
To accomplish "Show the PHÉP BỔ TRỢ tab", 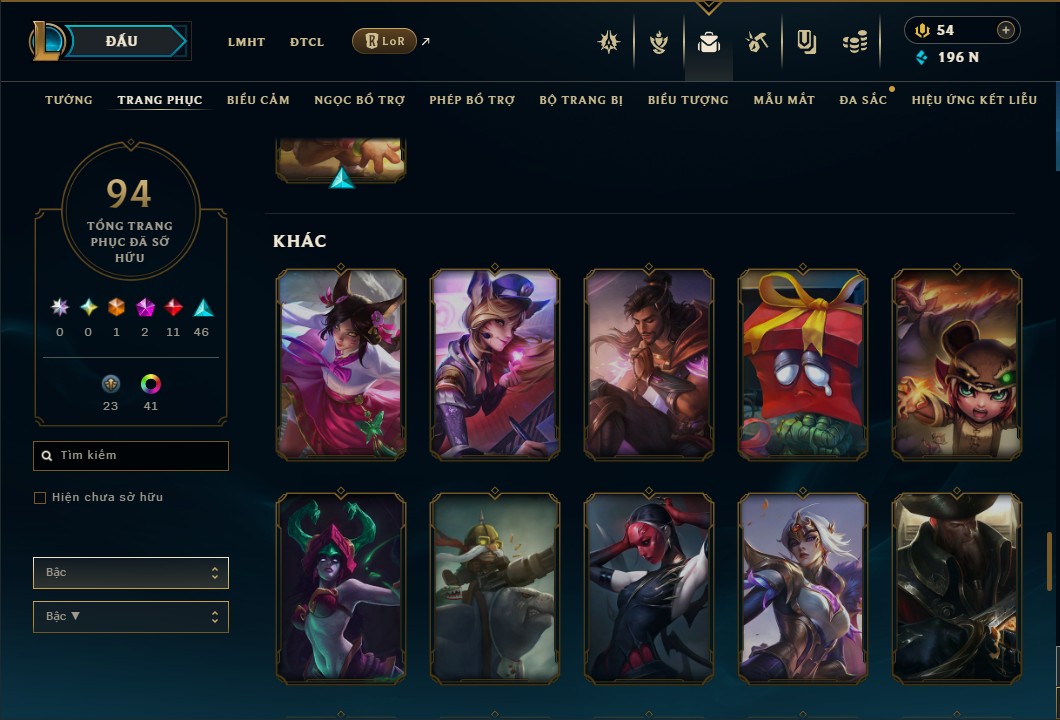I will pyautogui.click(x=472, y=100).
